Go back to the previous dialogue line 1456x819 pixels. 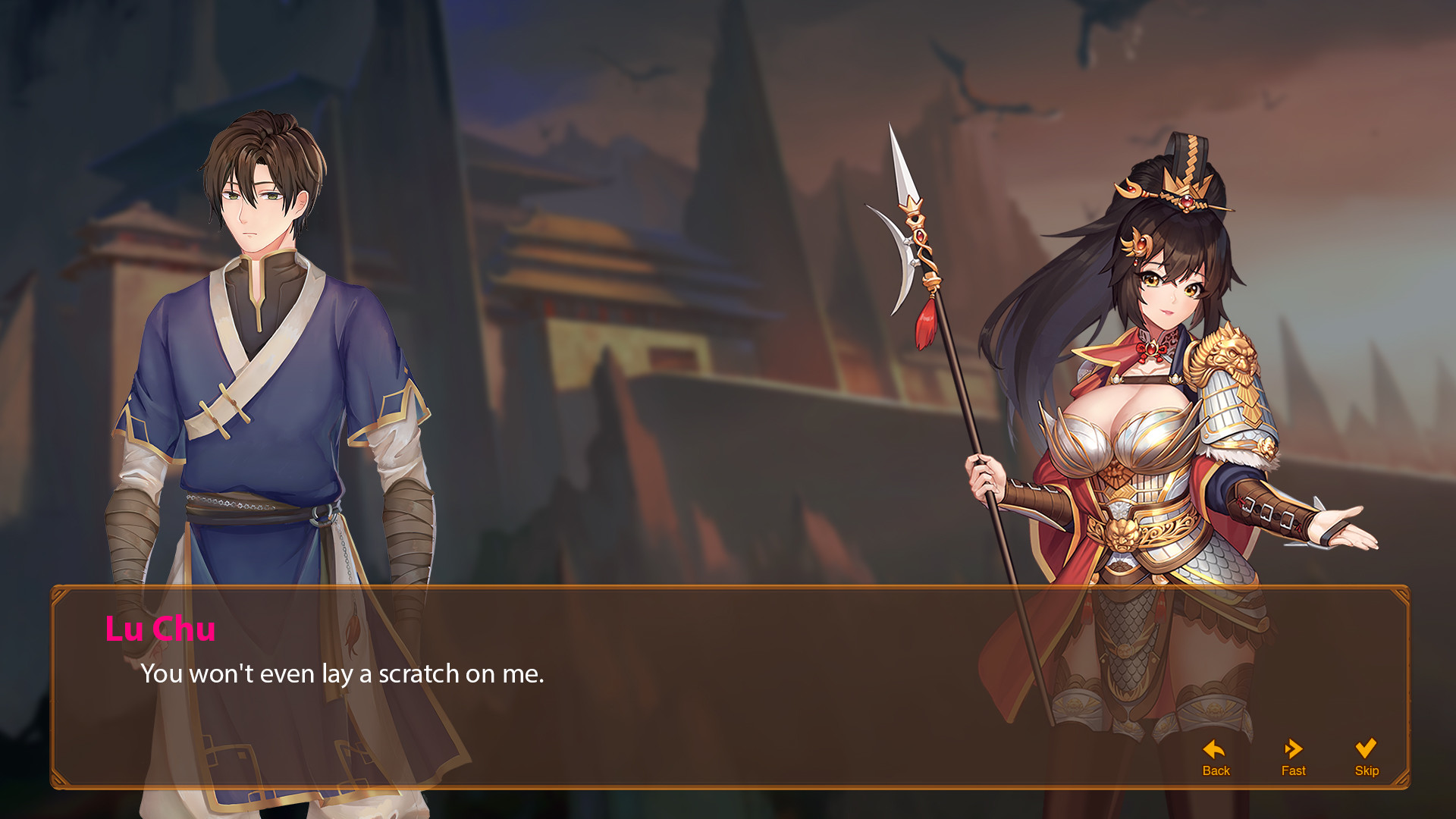(1215, 758)
